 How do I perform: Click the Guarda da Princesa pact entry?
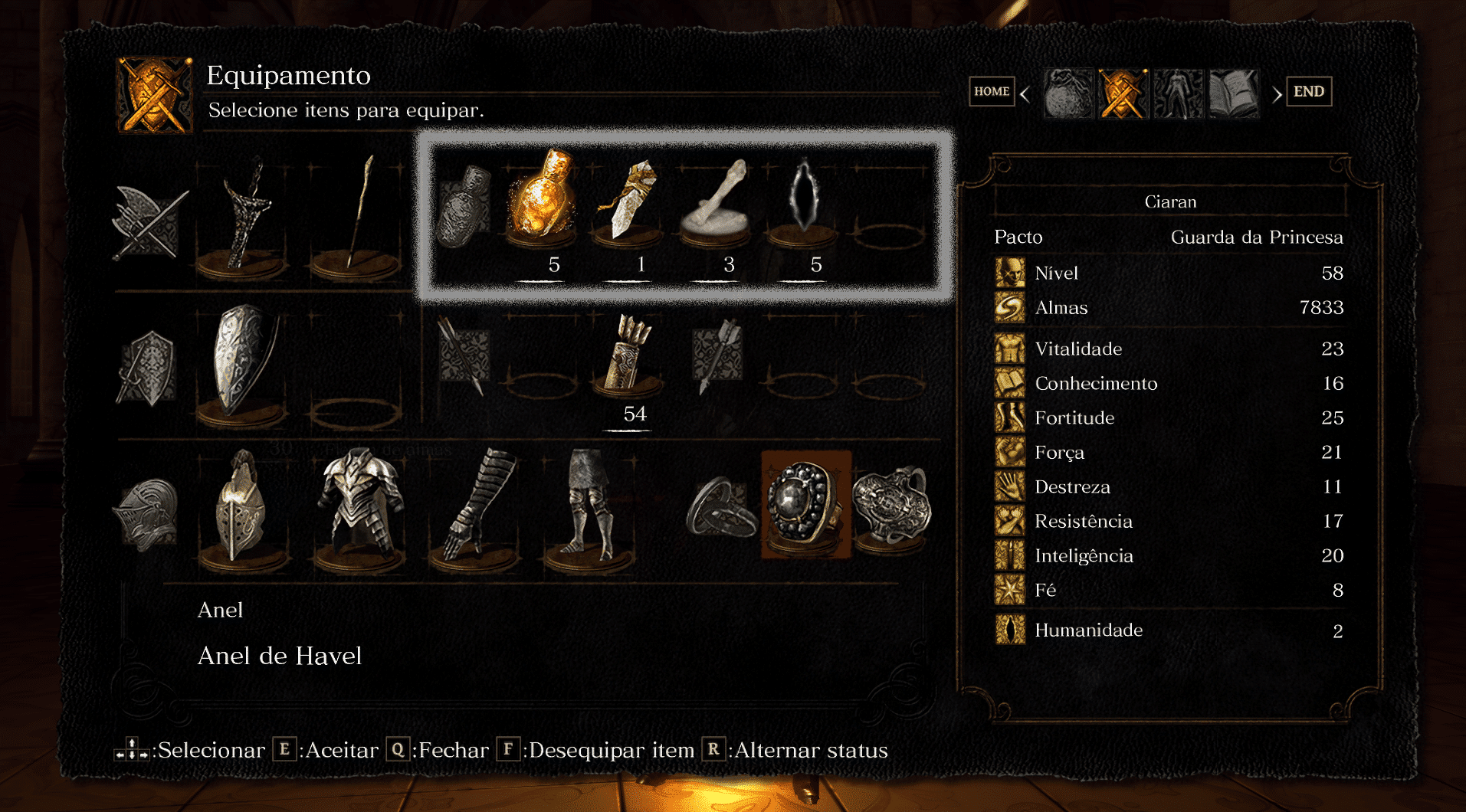pos(1256,237)
